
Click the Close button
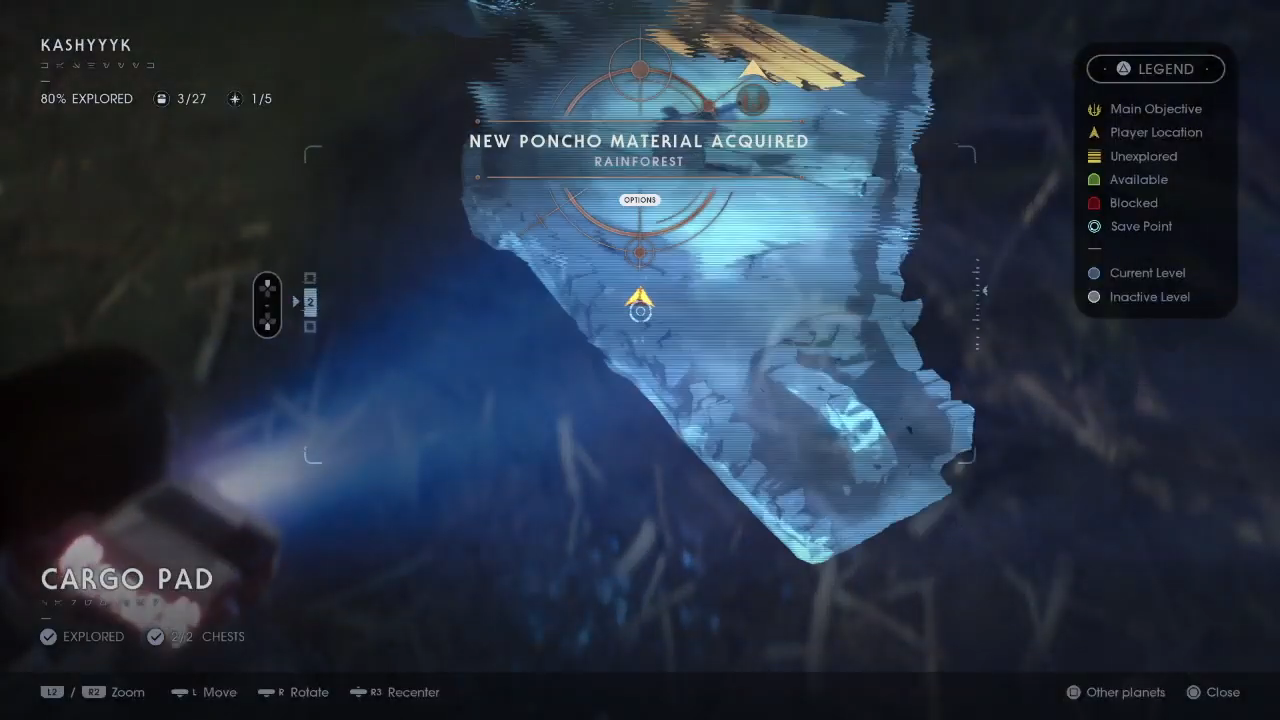click(1212, 692)
